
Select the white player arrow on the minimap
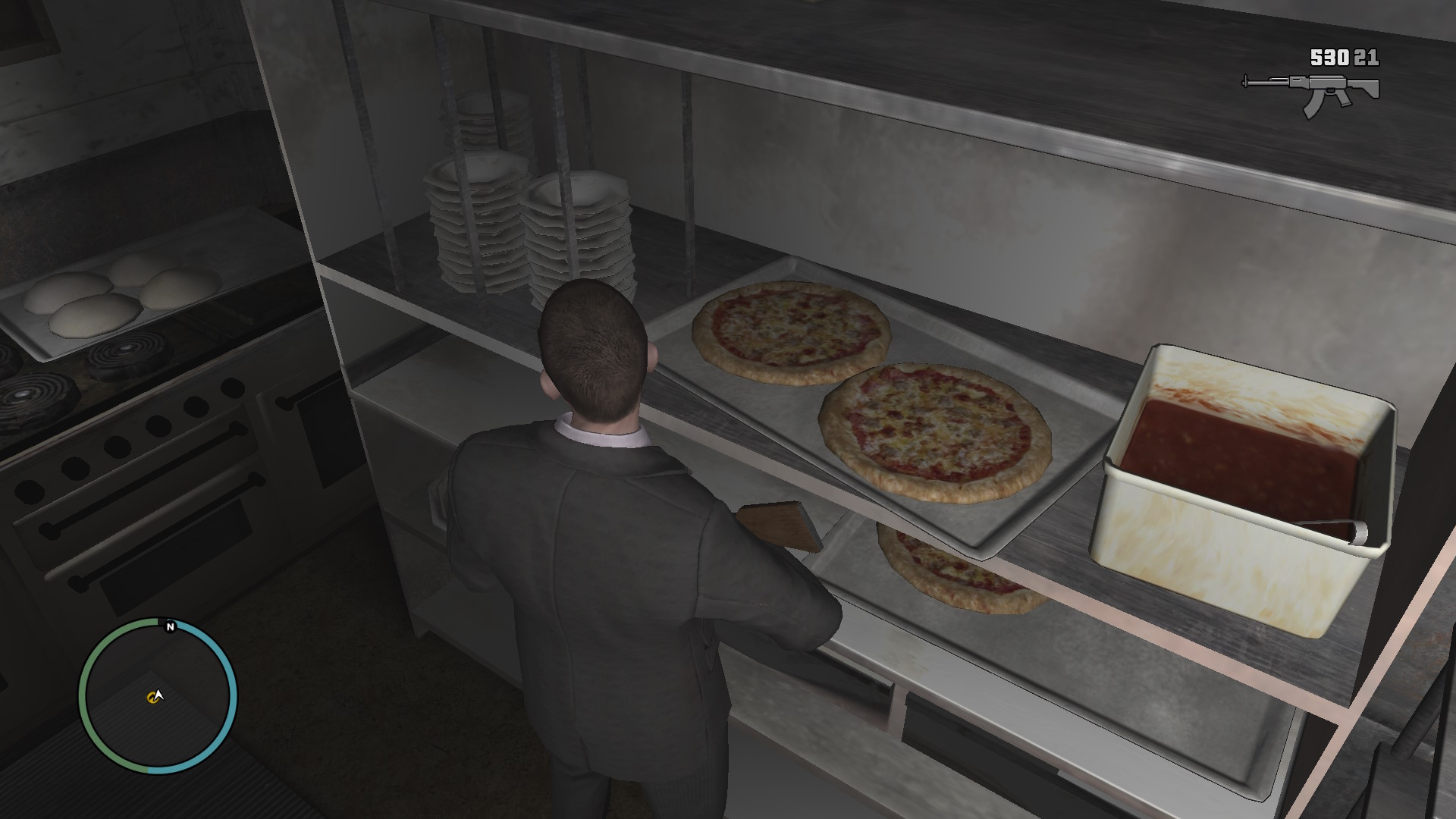[x=159, y=693]
